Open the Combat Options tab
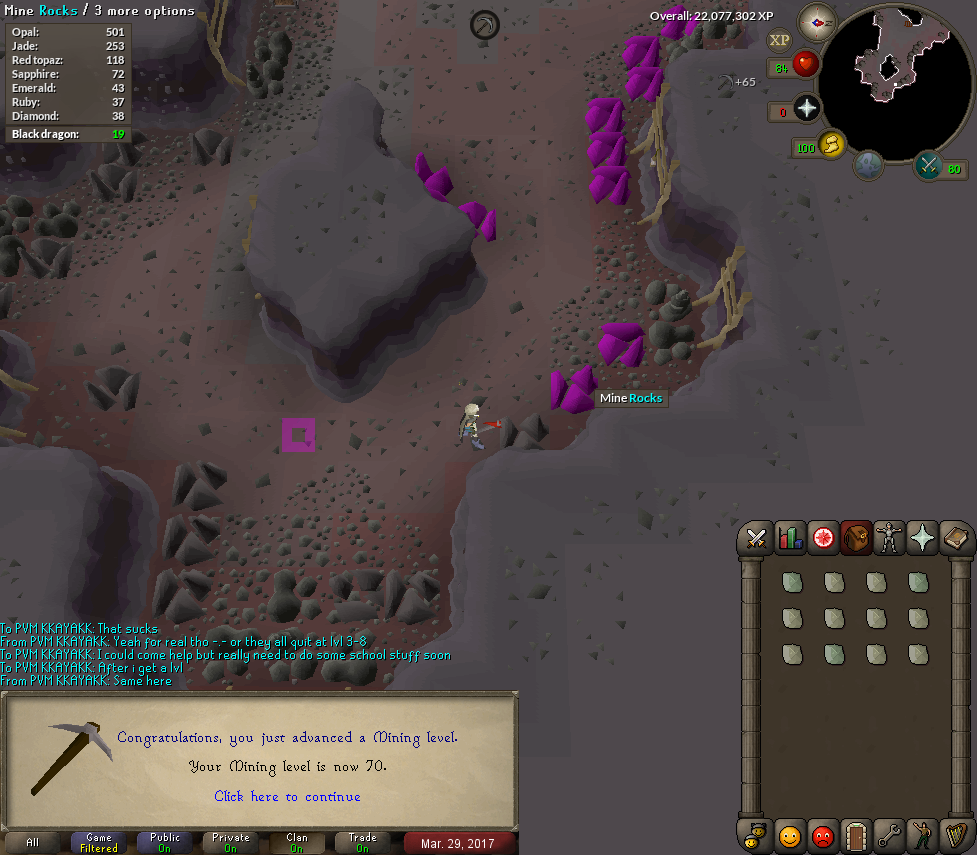The width and height of the screenshot is (977, 855). 755,539
